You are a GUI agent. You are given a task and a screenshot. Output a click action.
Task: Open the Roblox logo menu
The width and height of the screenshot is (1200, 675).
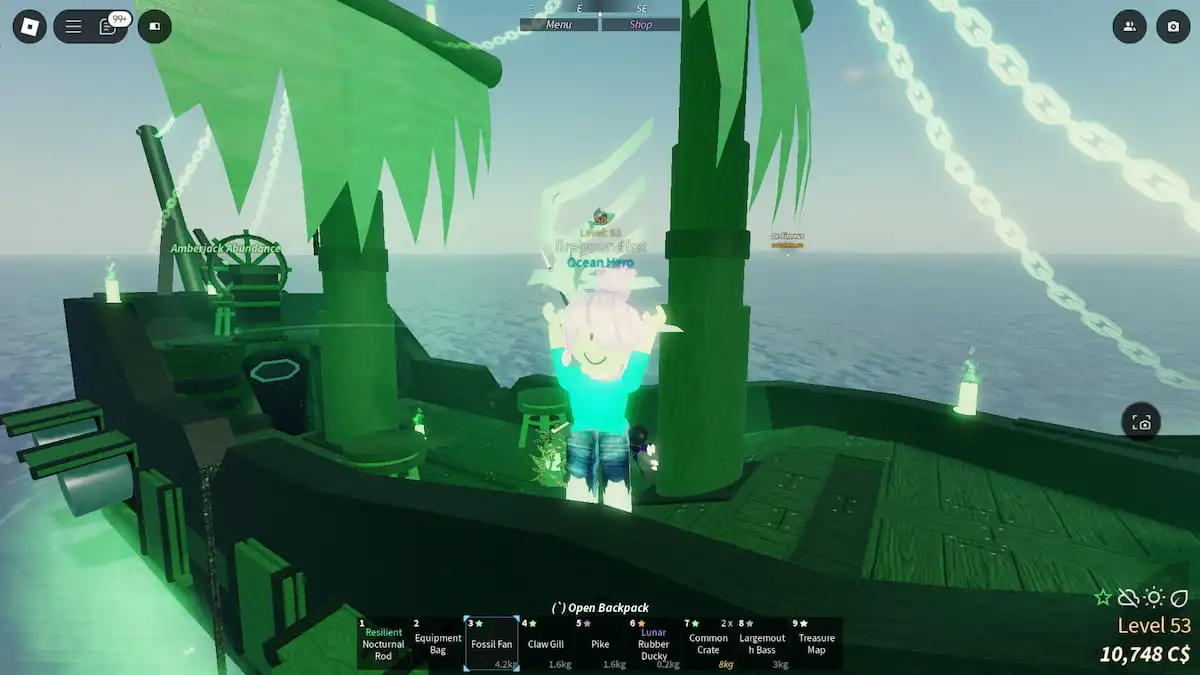(x=29, y=26)
